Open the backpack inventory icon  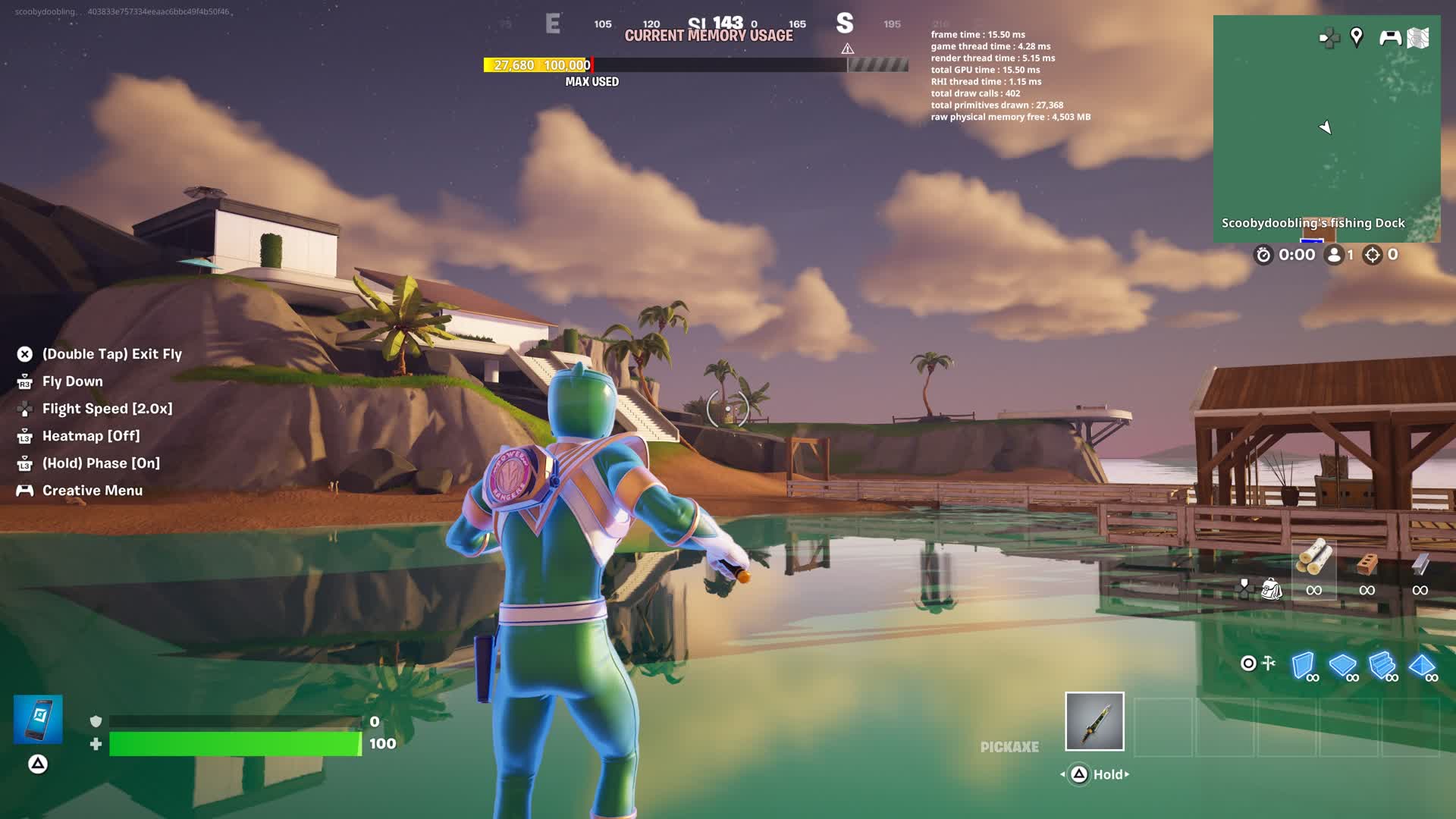pos(1271,588)
